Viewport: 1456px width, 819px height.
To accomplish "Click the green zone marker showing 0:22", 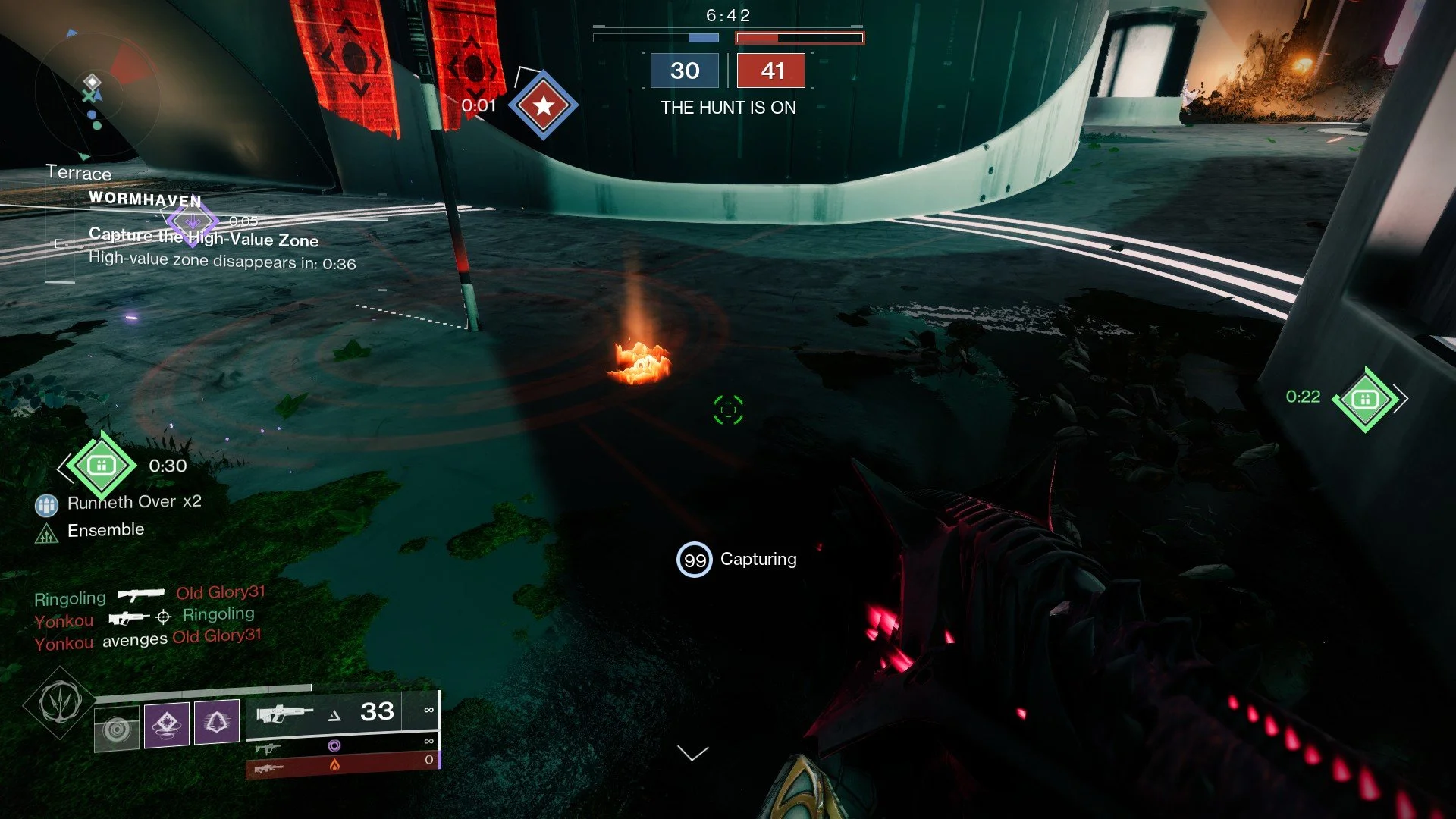I will (x=1365, y=400).
